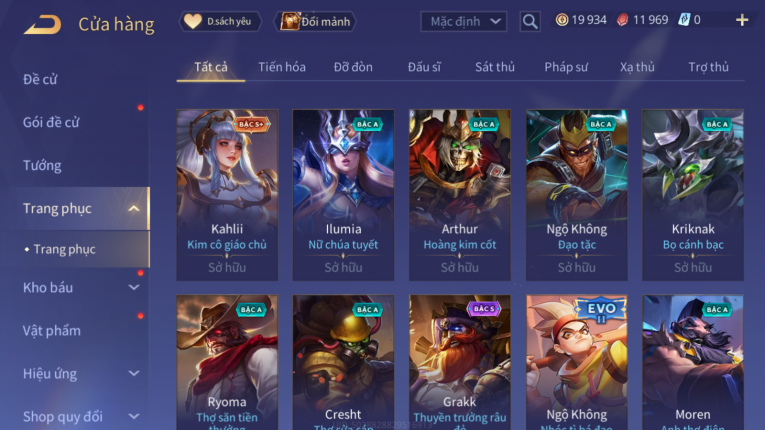765x430 pixels.
Task: Choose Arthur Hoàng kim cốt skin card
Action: click(x=460, y=194)
